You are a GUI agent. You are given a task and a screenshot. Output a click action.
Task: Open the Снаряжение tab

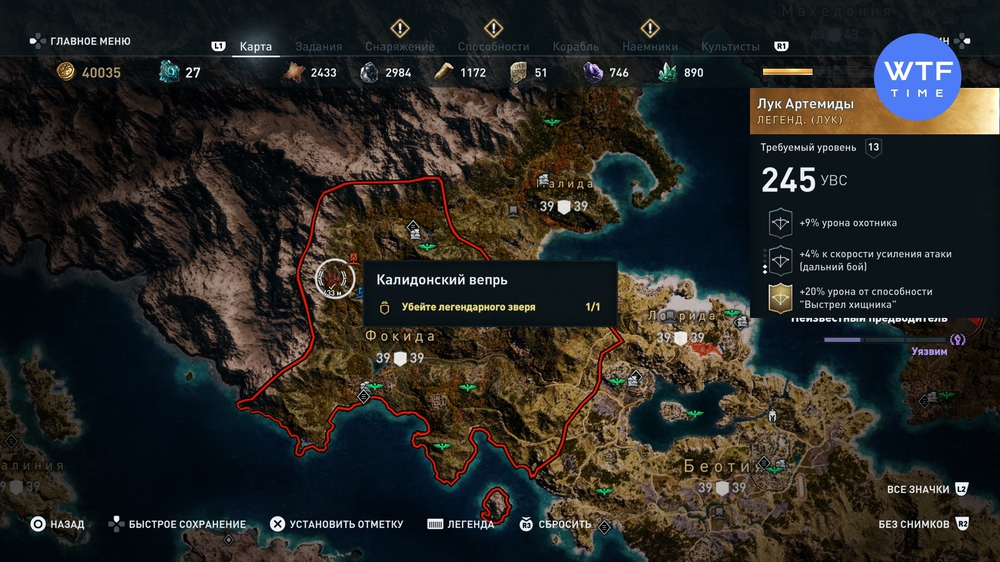[399, 46]
